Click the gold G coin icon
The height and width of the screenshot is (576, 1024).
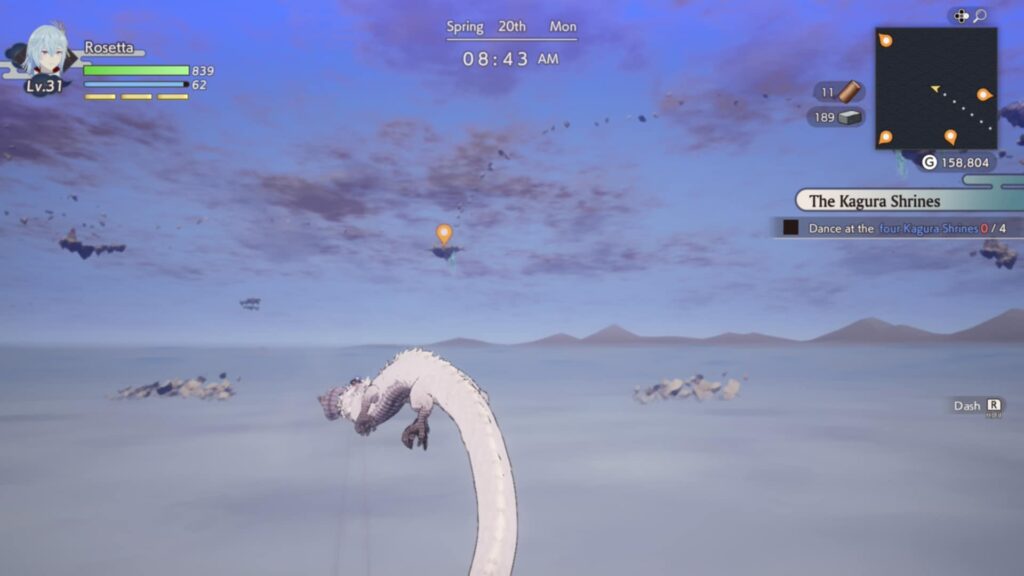coord(929,162)
